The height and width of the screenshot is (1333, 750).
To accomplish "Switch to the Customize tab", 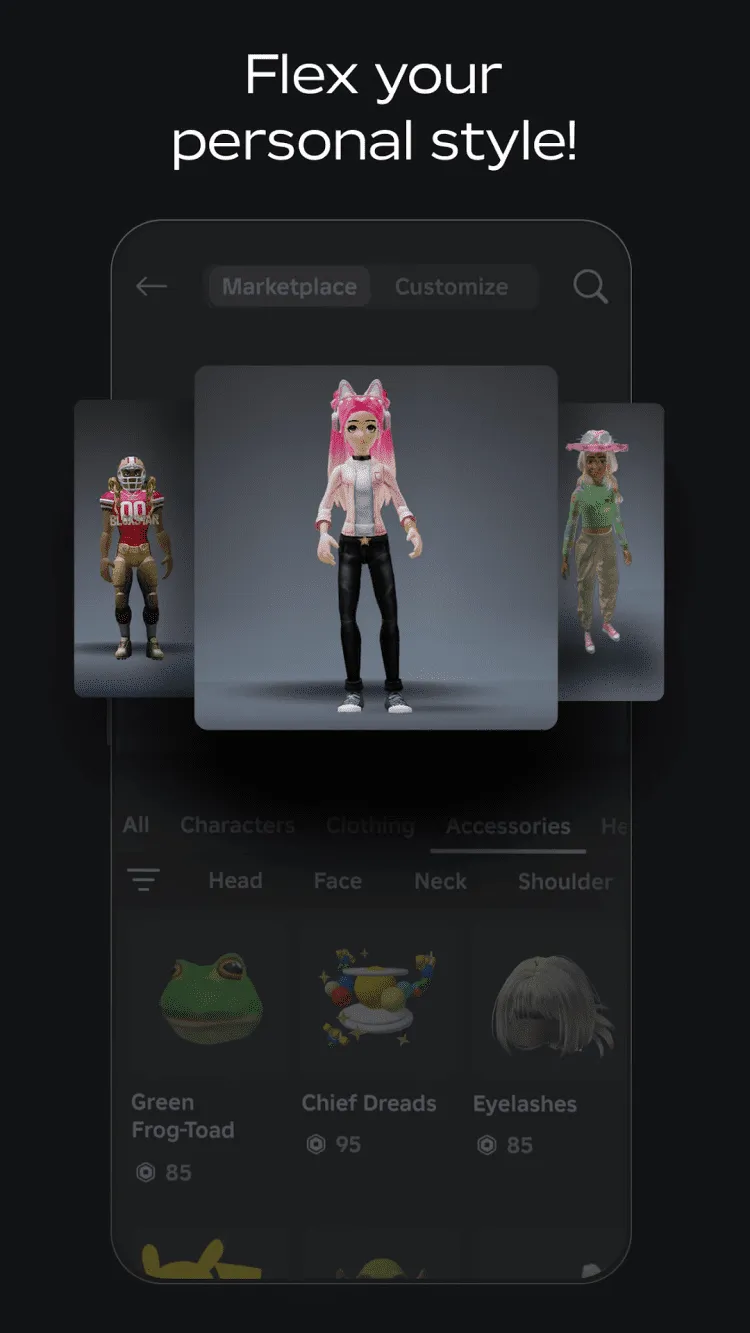I will (451, 287).
